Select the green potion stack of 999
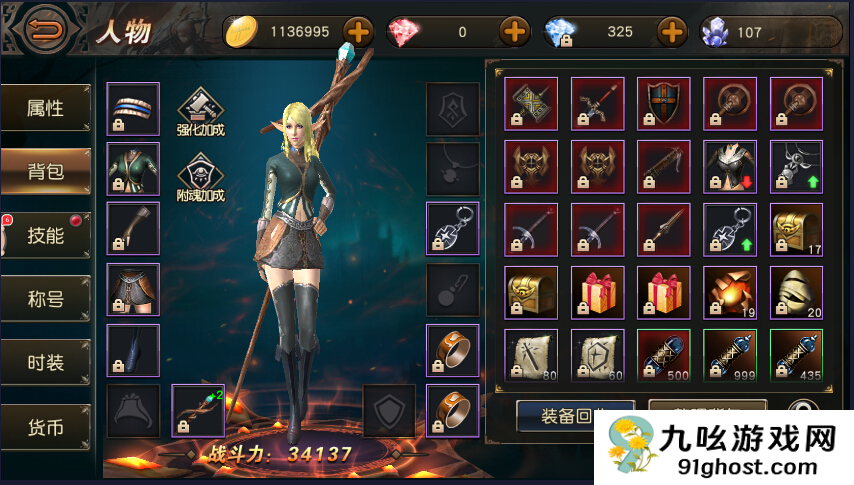The image size is (854, 485). click(x=729, y=355)
